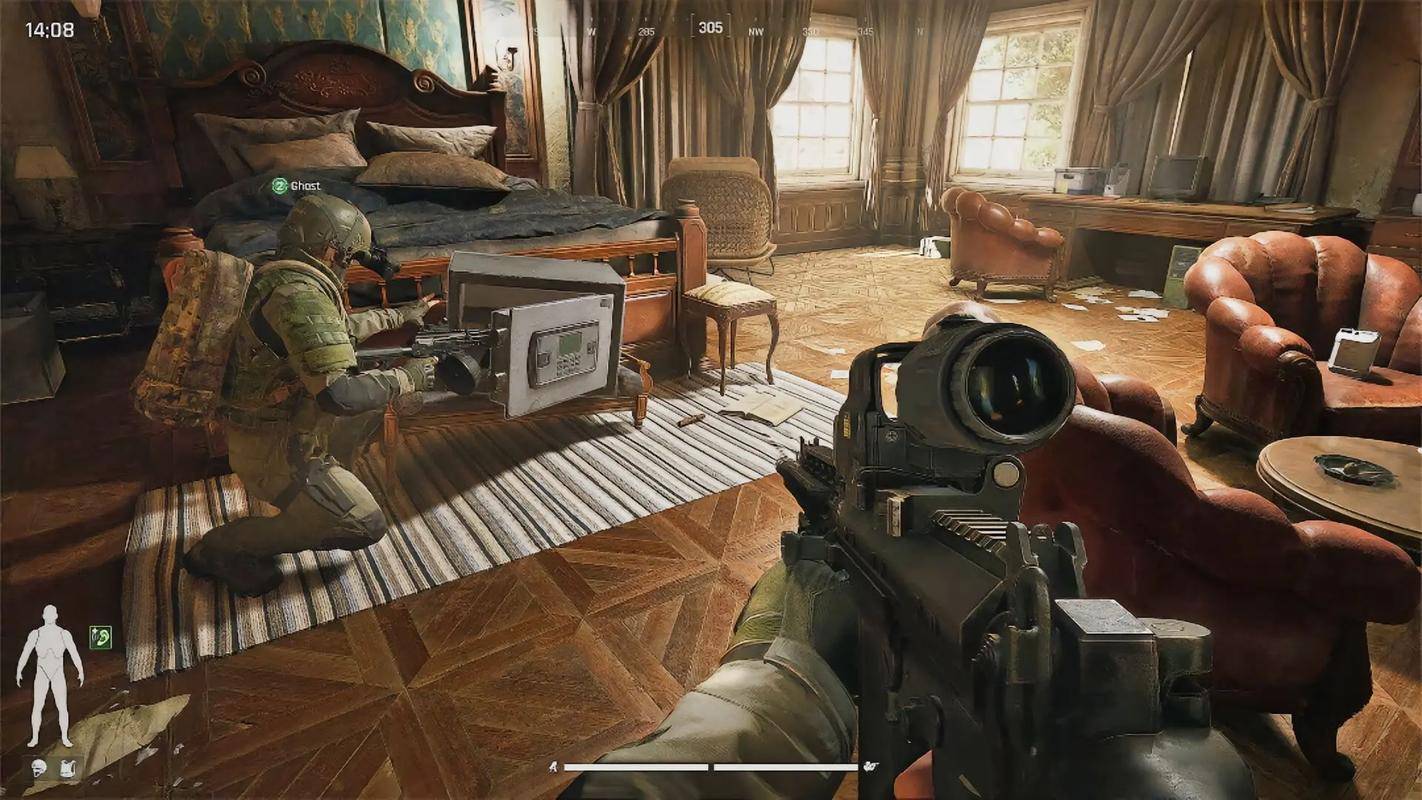This screenshot has width=1422, height=800.
Task: Click the green ear hearing status icon
Action: tap(100, 637)
